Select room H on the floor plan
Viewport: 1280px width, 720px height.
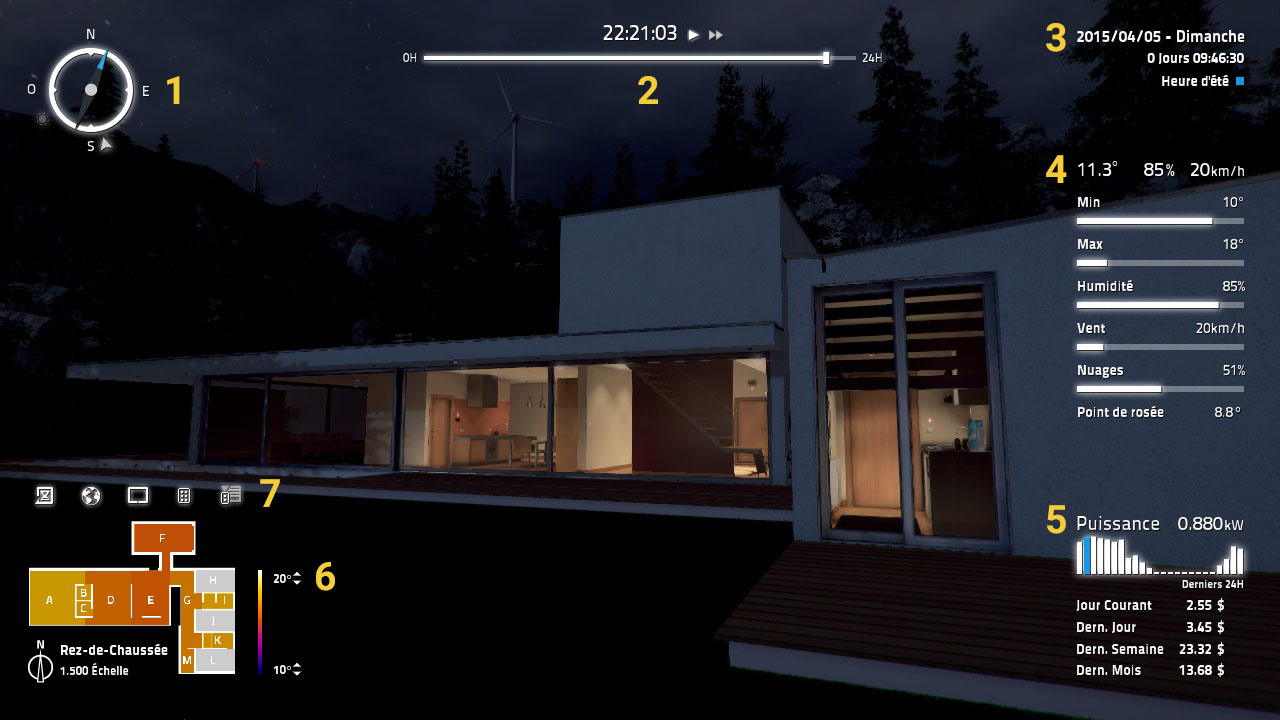(213, 580)
